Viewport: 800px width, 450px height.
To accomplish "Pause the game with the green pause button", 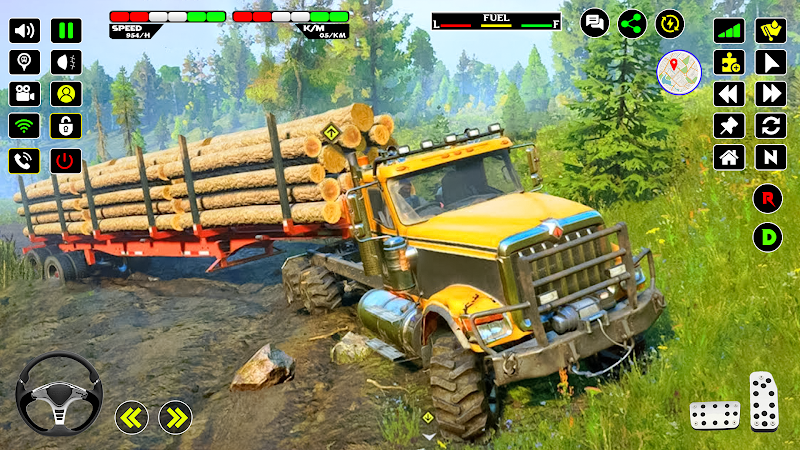I will pyautogui.click(x=66, y=30).
